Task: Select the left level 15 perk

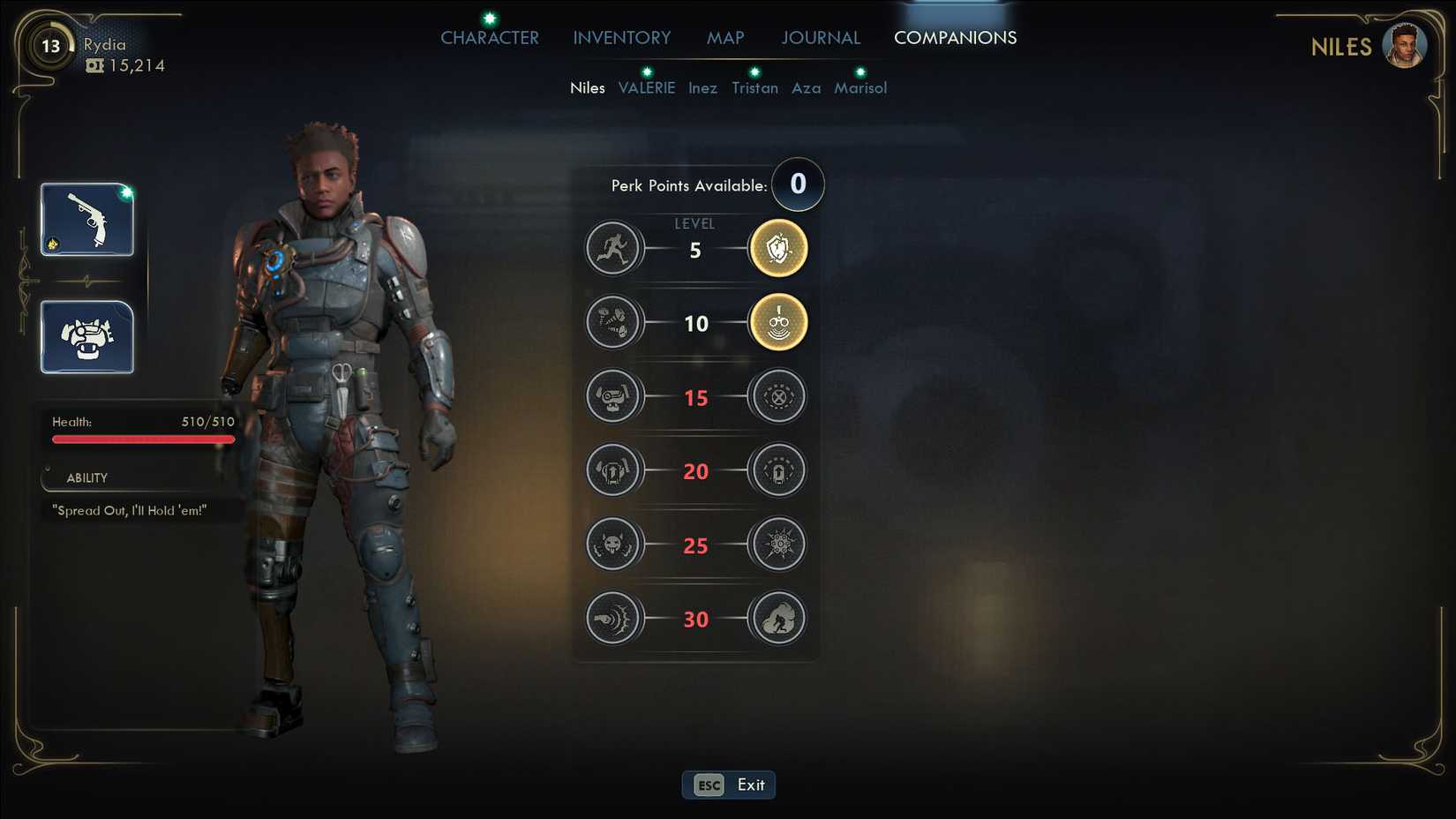Action: pyautogui.click(x=612, y=397)
